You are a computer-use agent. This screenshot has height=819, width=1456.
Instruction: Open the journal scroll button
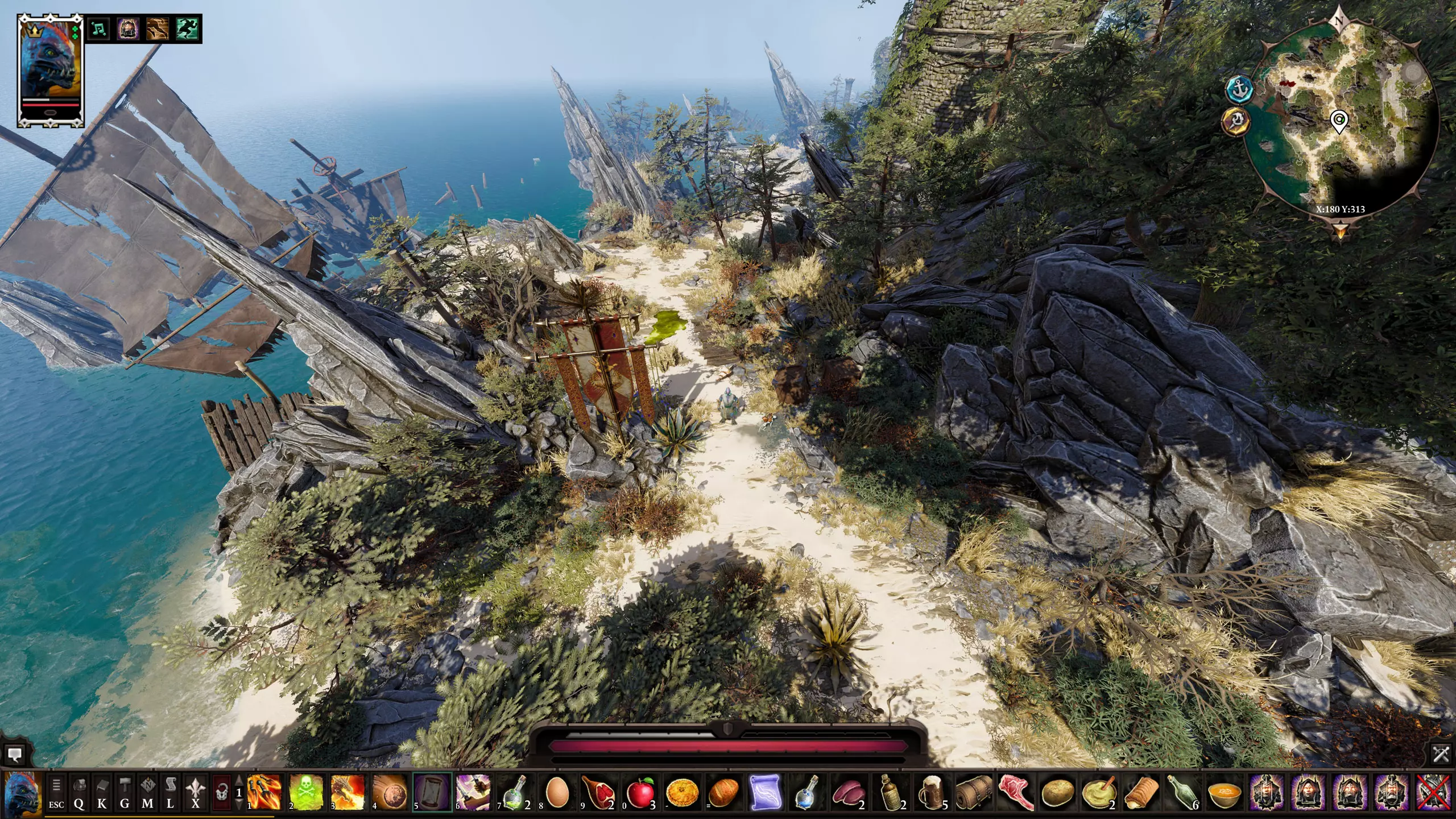[x=170, y=793]
